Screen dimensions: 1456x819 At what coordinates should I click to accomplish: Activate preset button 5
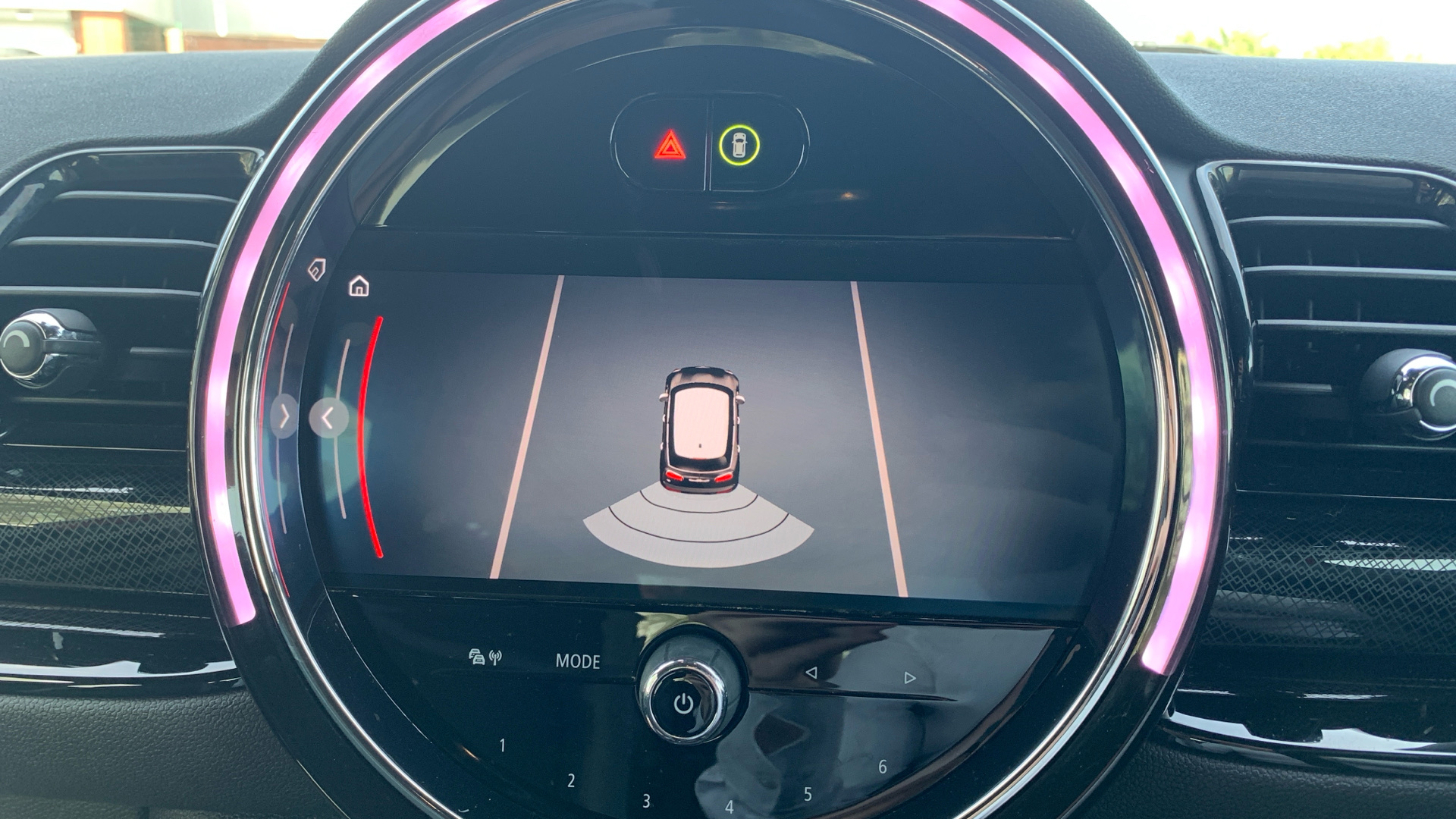(808, 794)
